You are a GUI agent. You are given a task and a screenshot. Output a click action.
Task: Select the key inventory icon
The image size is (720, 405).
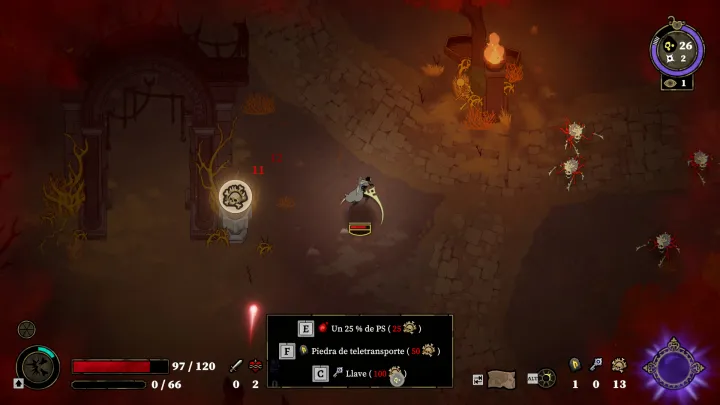click(x=596, y=366)
